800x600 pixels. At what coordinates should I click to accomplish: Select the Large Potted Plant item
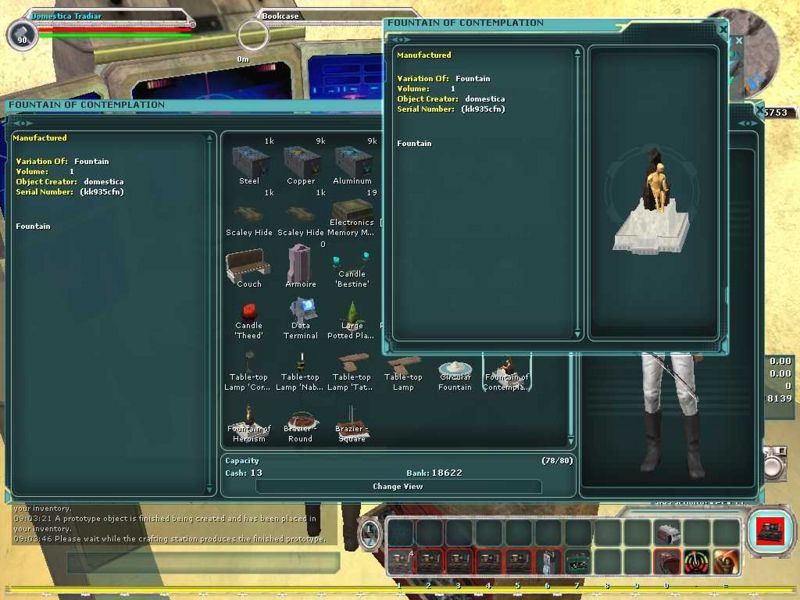(x=352, y=314)
